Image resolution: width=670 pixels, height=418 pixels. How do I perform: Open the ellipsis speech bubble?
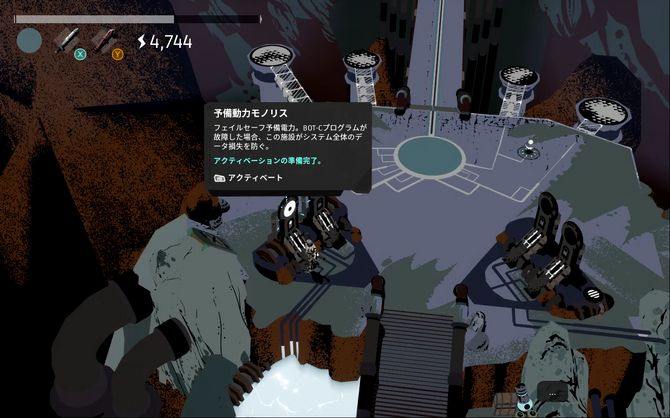(552, 392)
